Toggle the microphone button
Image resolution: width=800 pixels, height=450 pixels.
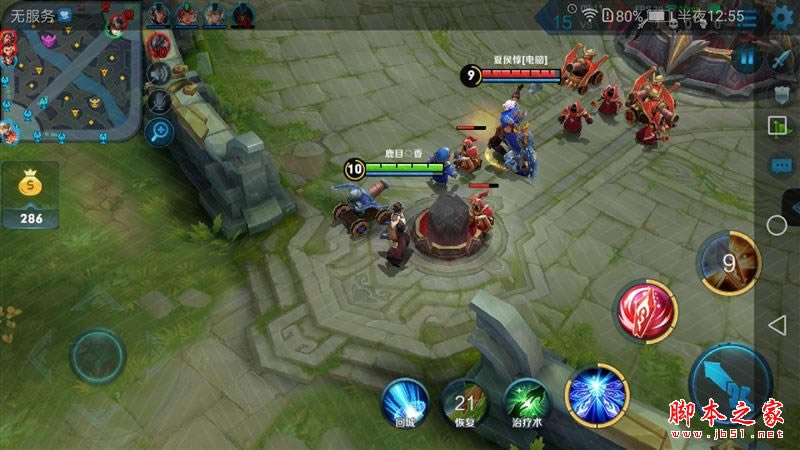(x=158, y=101)
